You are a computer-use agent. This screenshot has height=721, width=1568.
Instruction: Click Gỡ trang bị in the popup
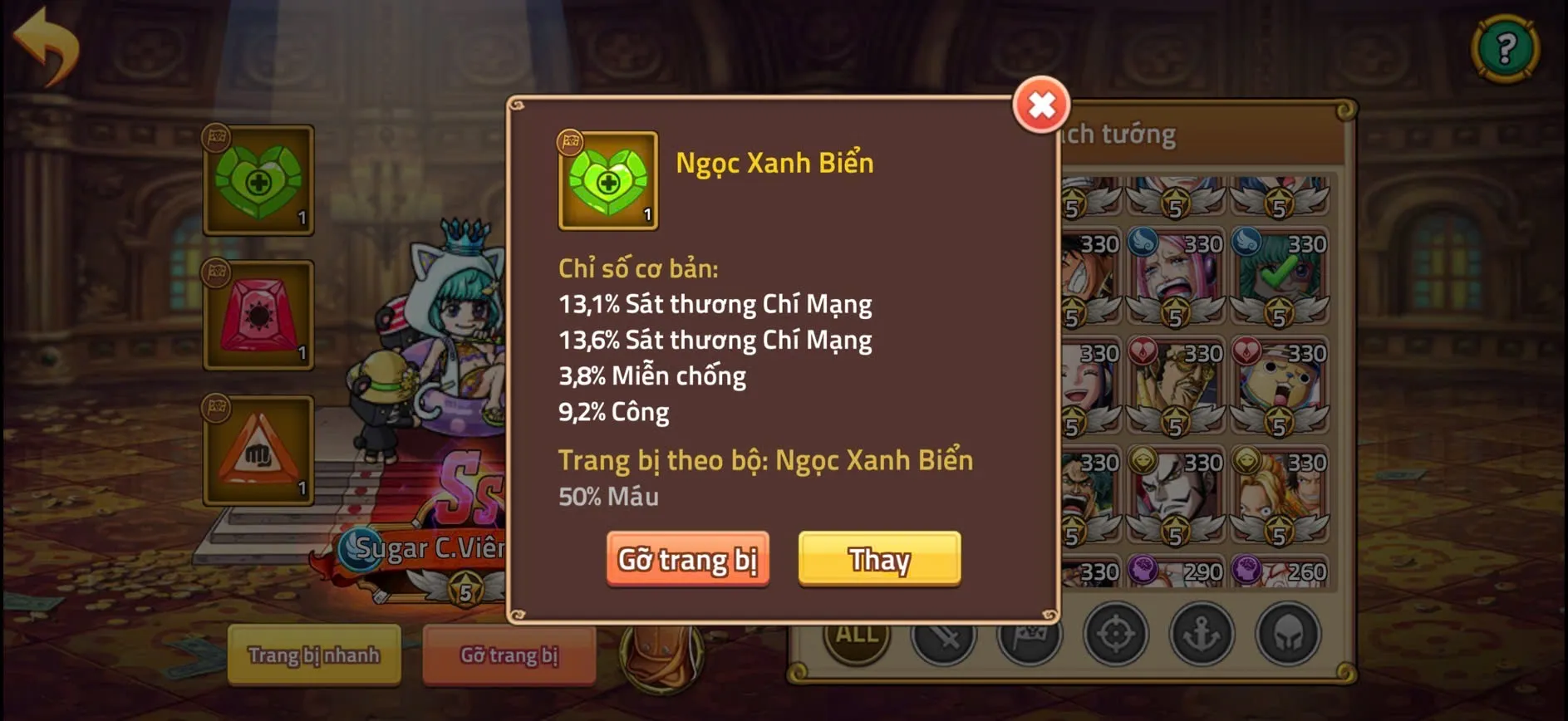pyautogui.click(x=688, y=559)
